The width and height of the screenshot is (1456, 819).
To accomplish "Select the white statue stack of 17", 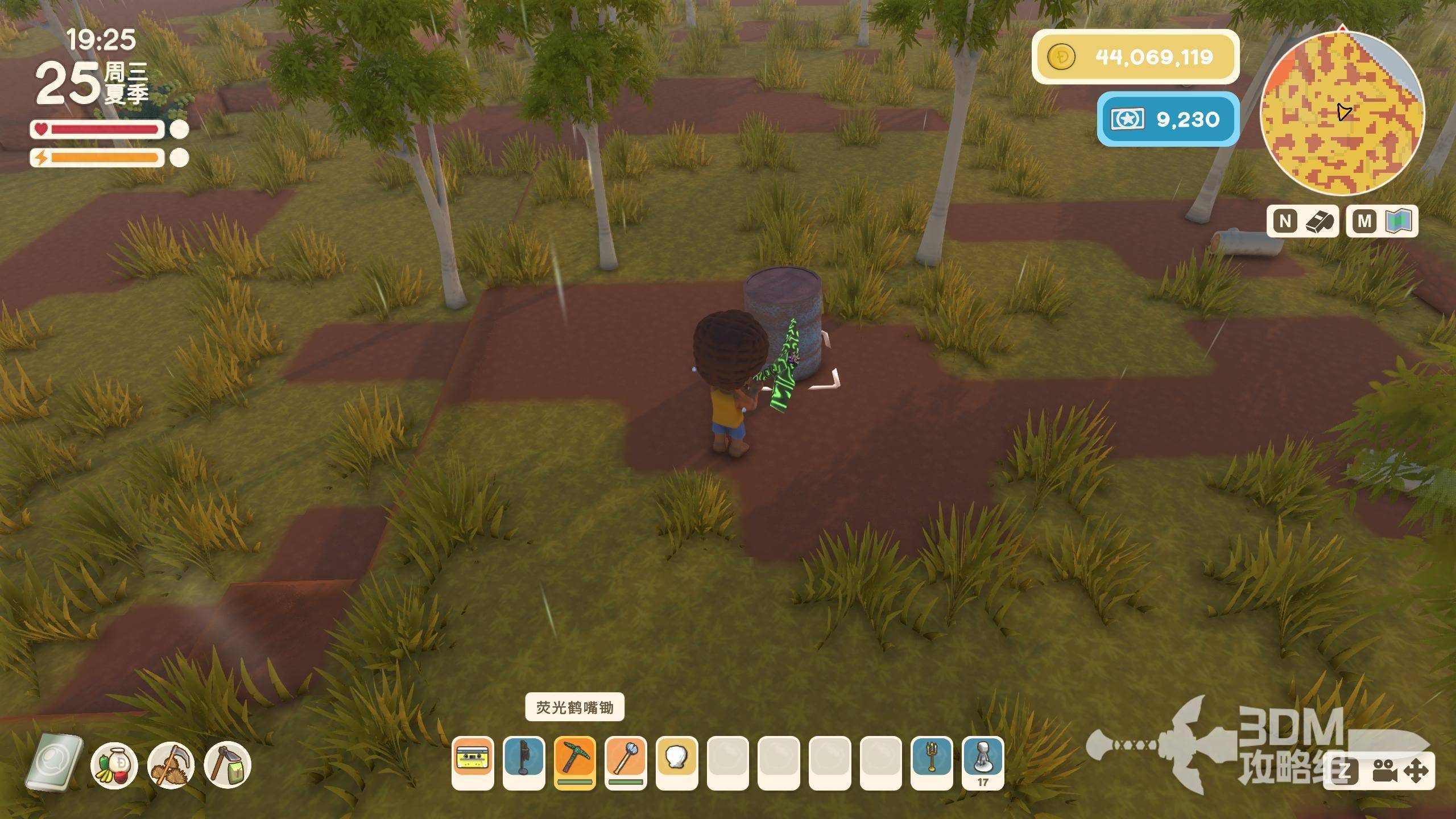I will 983,761.
